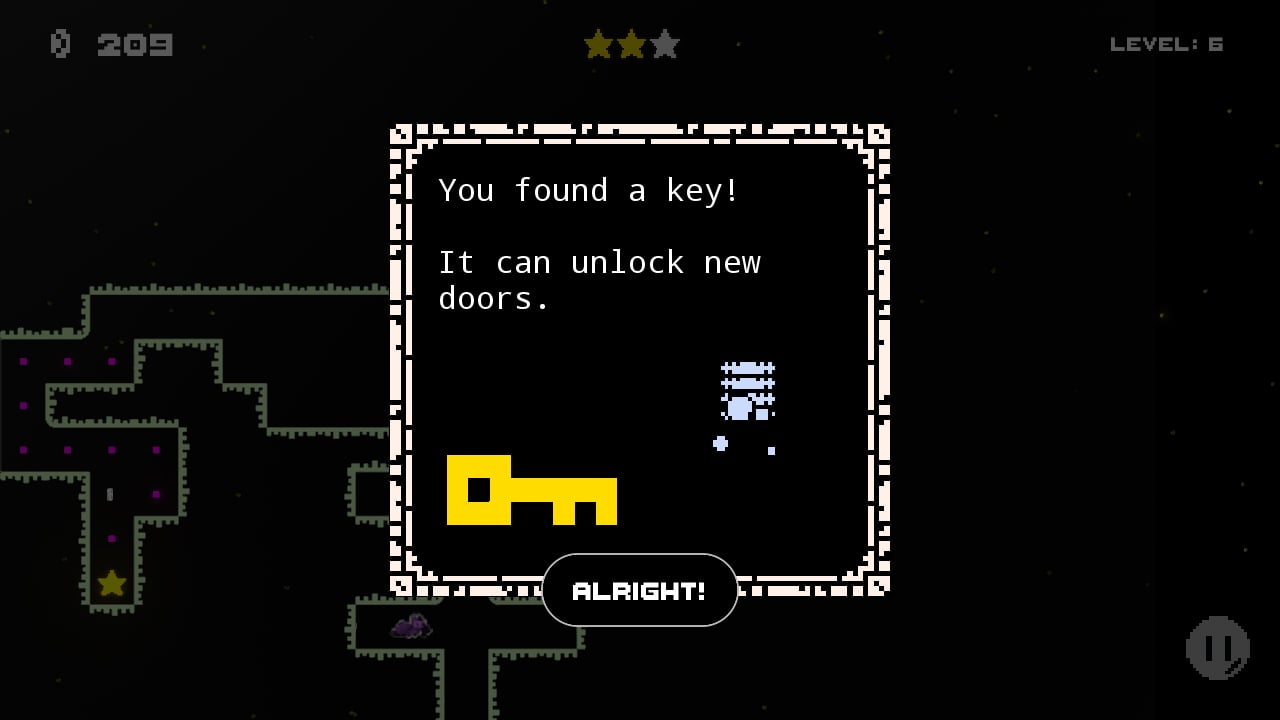Click the empty gray star at the top

pos(663,44)
